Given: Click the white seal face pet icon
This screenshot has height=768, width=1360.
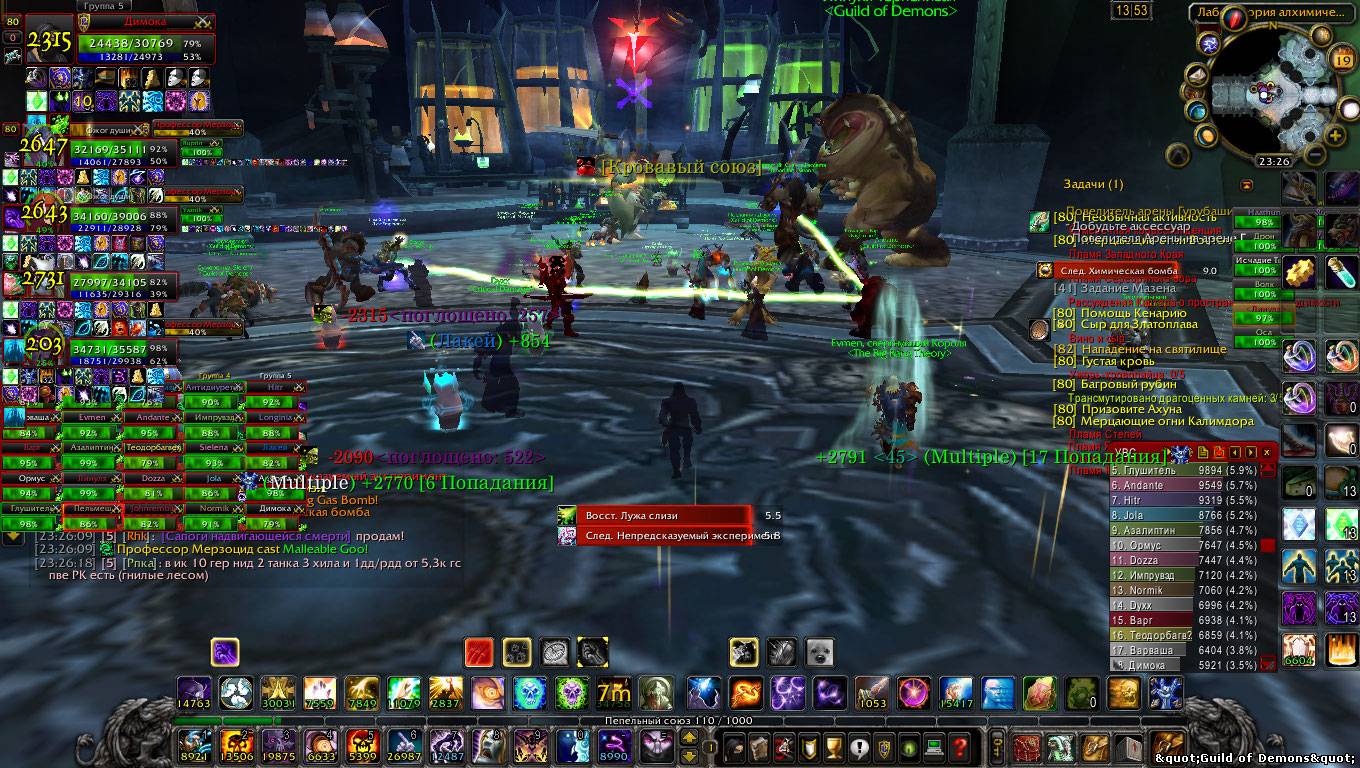Looking at the screenshot, I should point(819,652).
